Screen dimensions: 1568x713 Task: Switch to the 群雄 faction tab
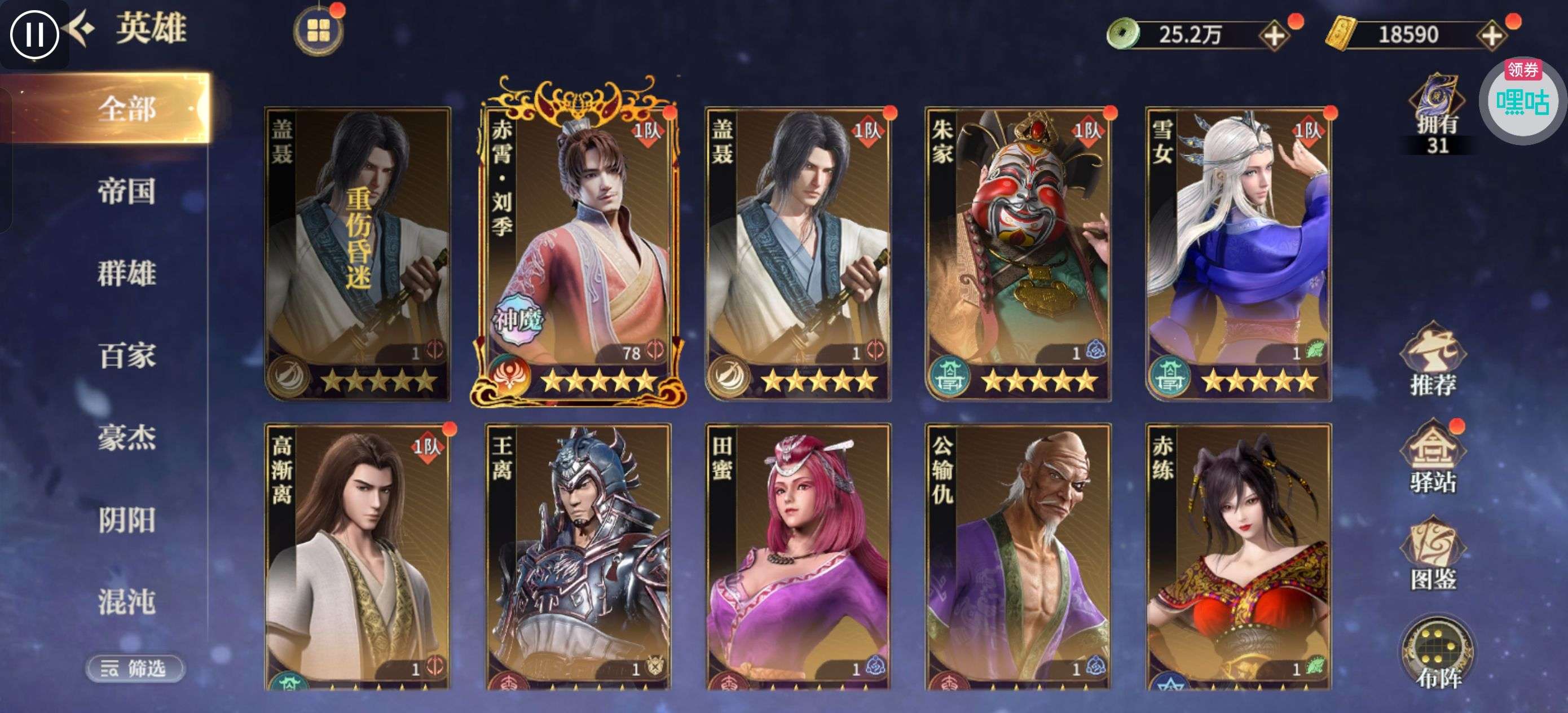[126, 273]
